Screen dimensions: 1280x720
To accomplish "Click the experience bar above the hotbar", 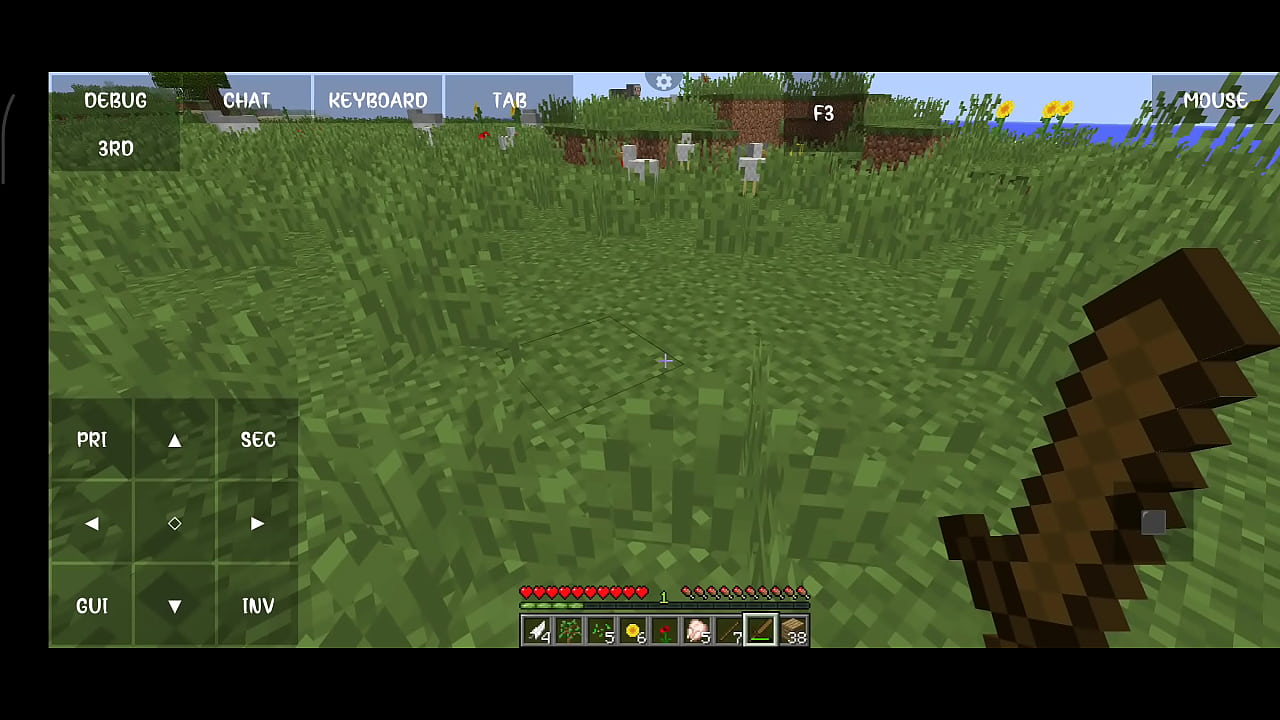I will [665, 604].
